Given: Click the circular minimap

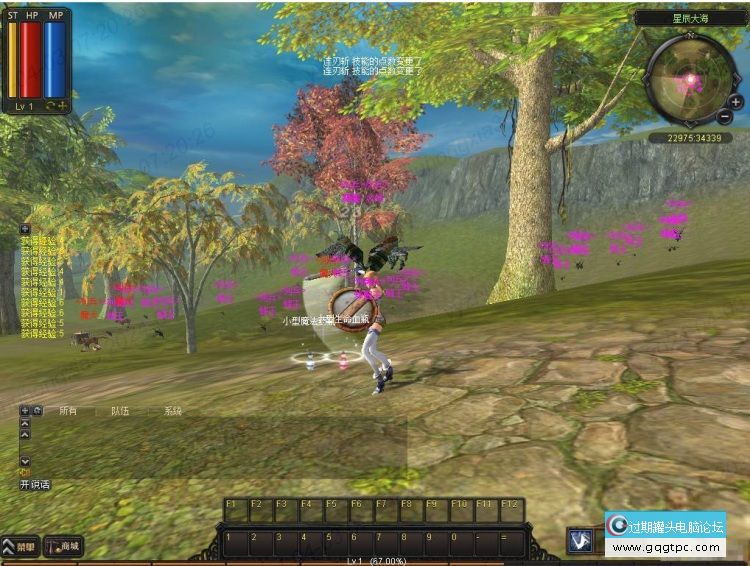Looking at the screenshot, I should [689, 77].
